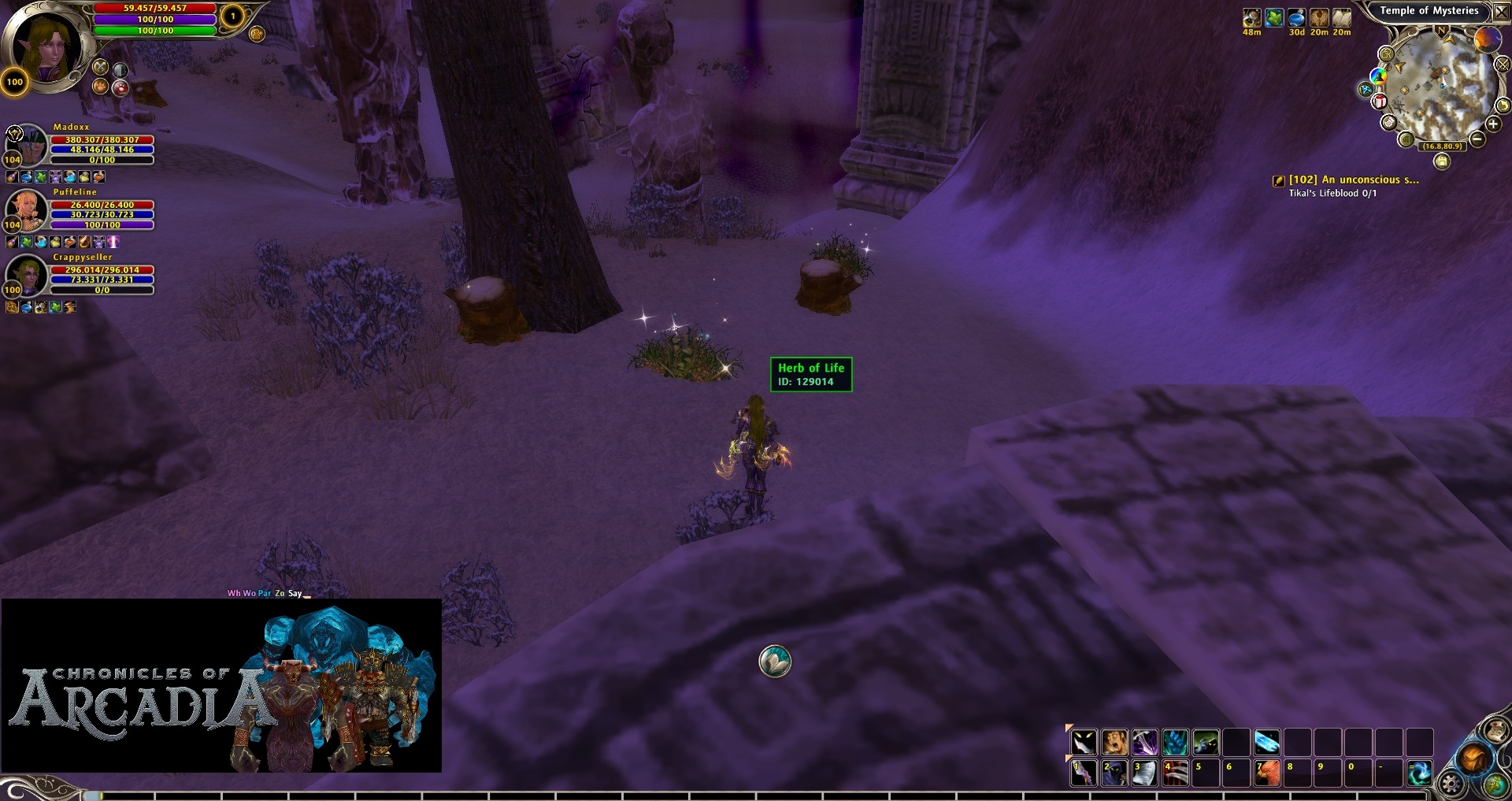Use the hooded figure skill in slot 2

(1114, 773)
